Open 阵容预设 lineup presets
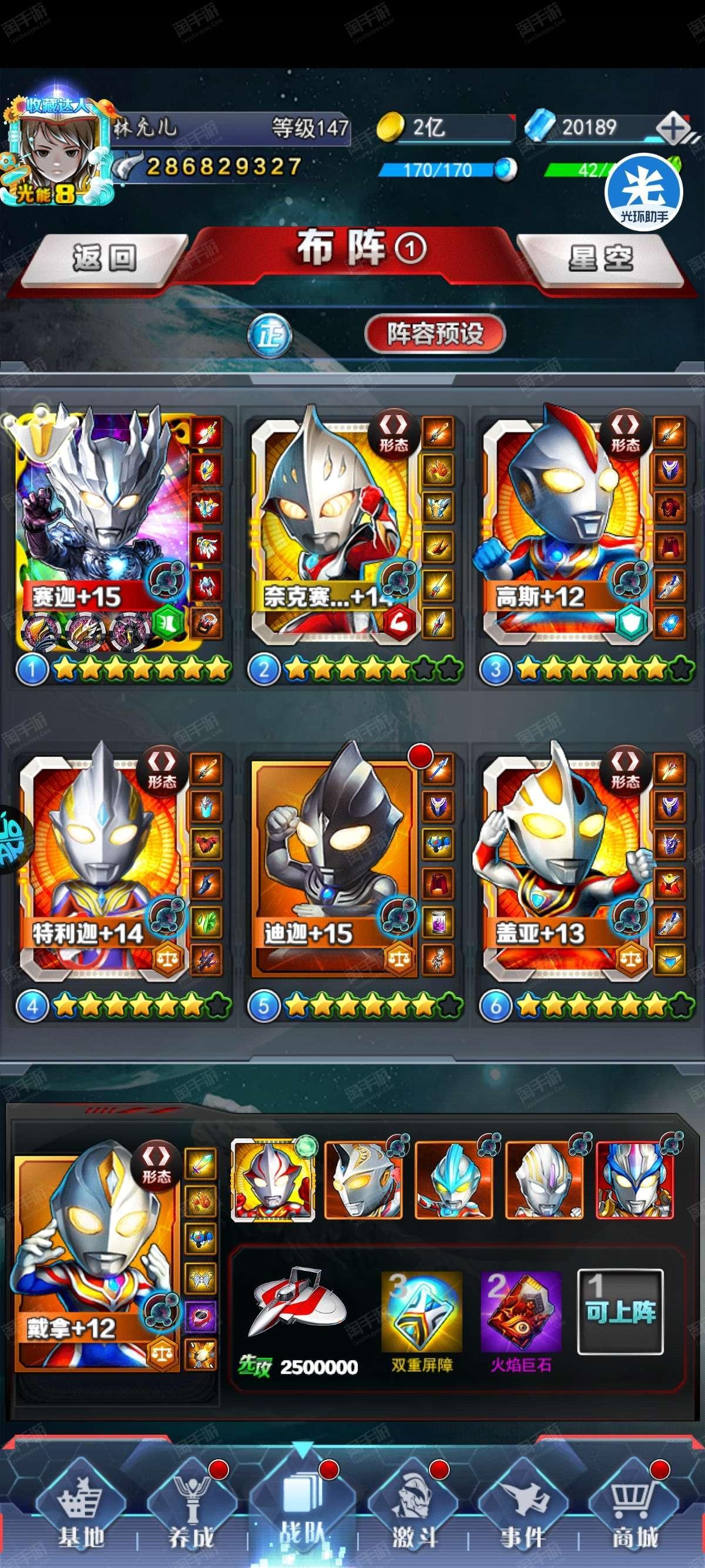Screen dimensions: 705x1568 tap(435, 333)
